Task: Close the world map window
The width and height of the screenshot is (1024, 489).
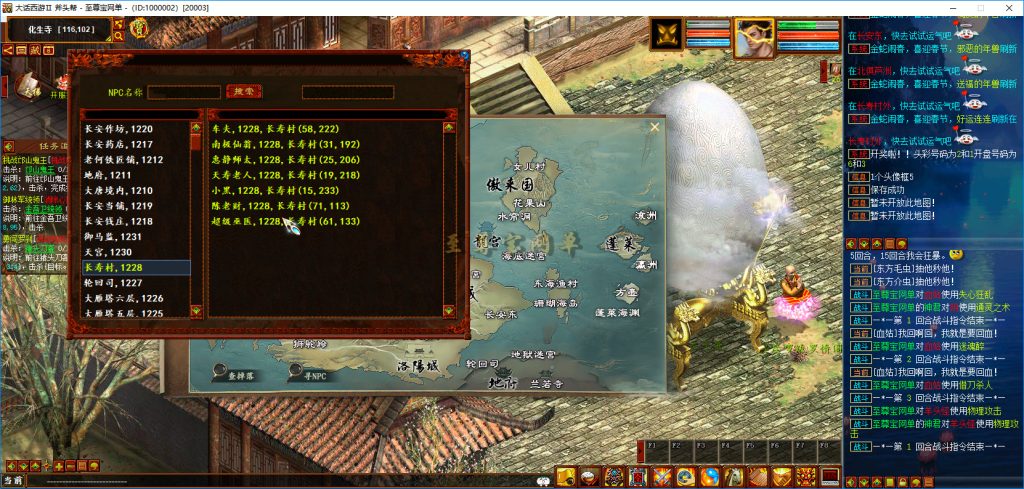Action: (x=655, y=127)
